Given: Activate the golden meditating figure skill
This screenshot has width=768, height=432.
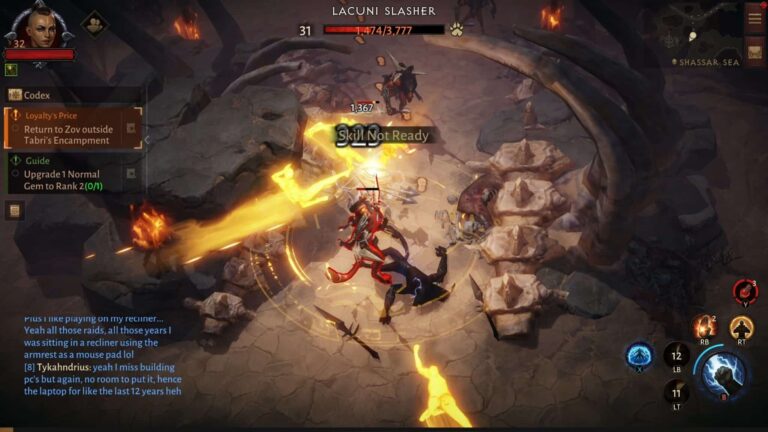Looking at the screenshot, I should pyautogui.click(x=741, y=327).
